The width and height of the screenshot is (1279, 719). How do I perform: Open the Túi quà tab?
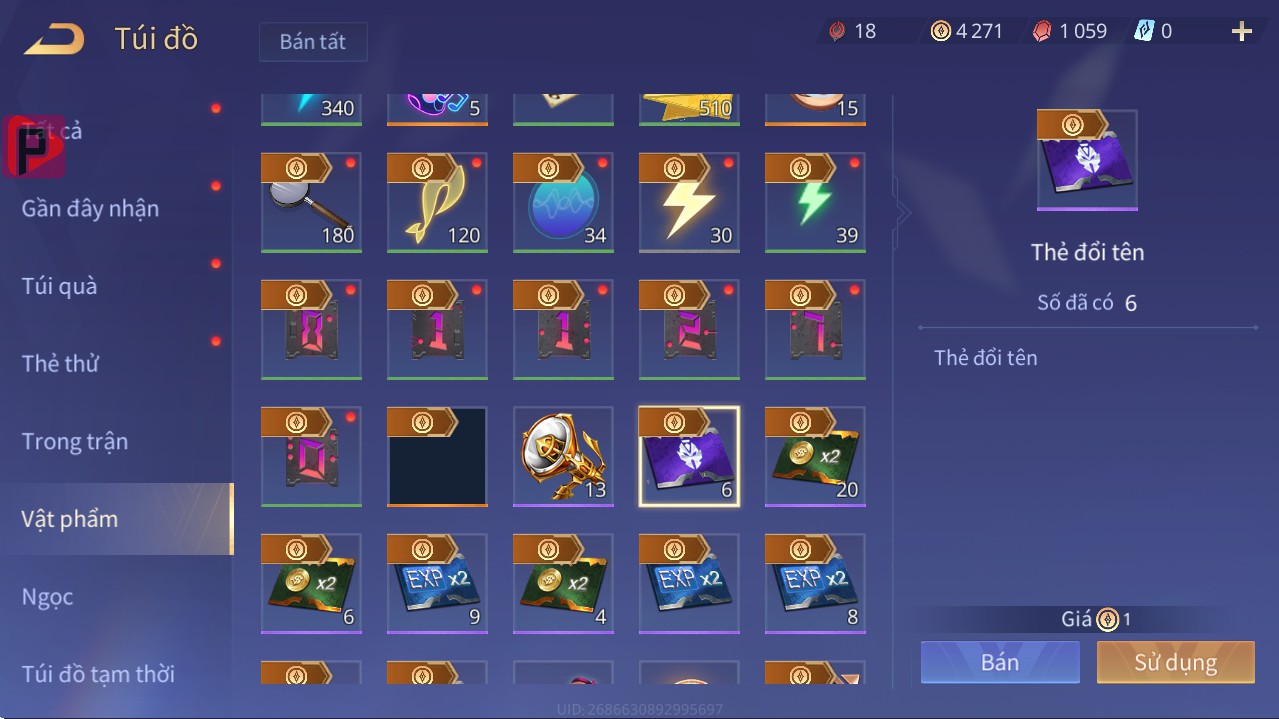pyautogui.click(x=60, y=286)
